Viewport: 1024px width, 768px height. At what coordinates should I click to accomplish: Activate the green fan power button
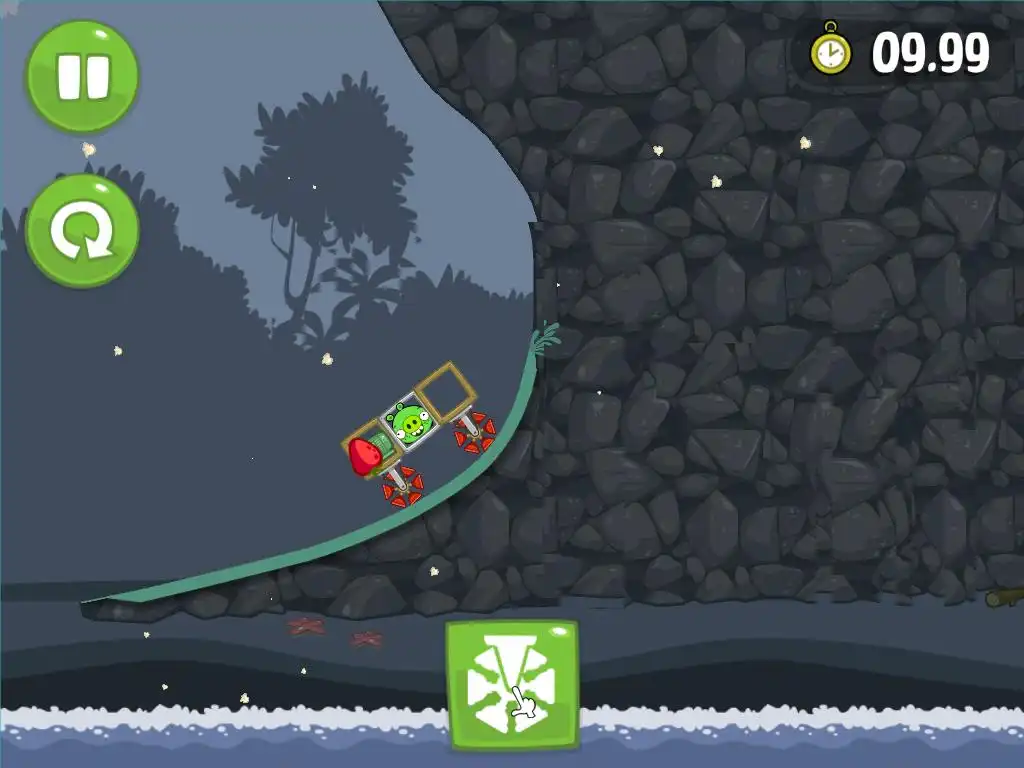(x=512, y=685)
